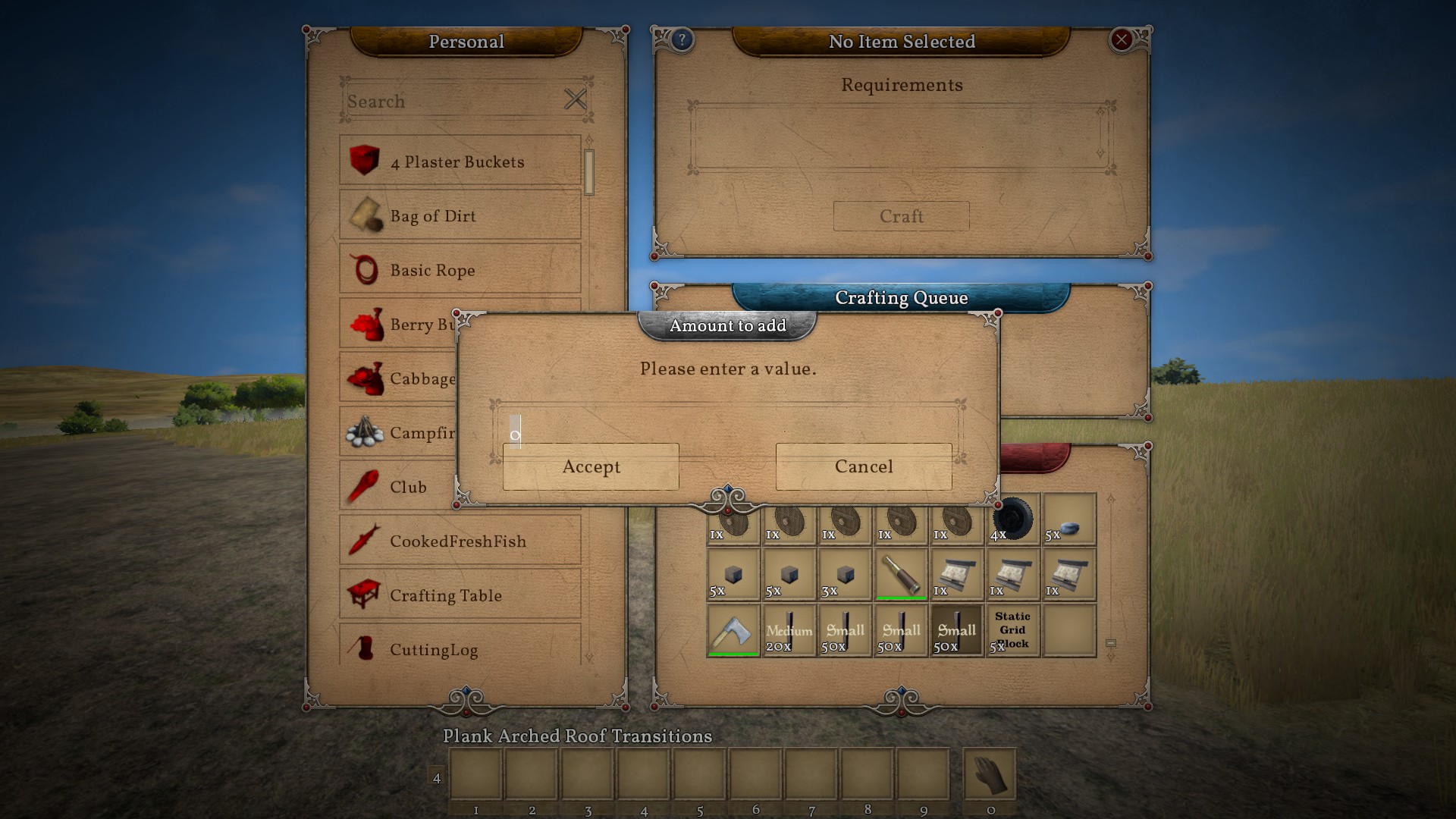1456x819 pixels.
Task: Accept the entered amount
Action: (591, 466)
